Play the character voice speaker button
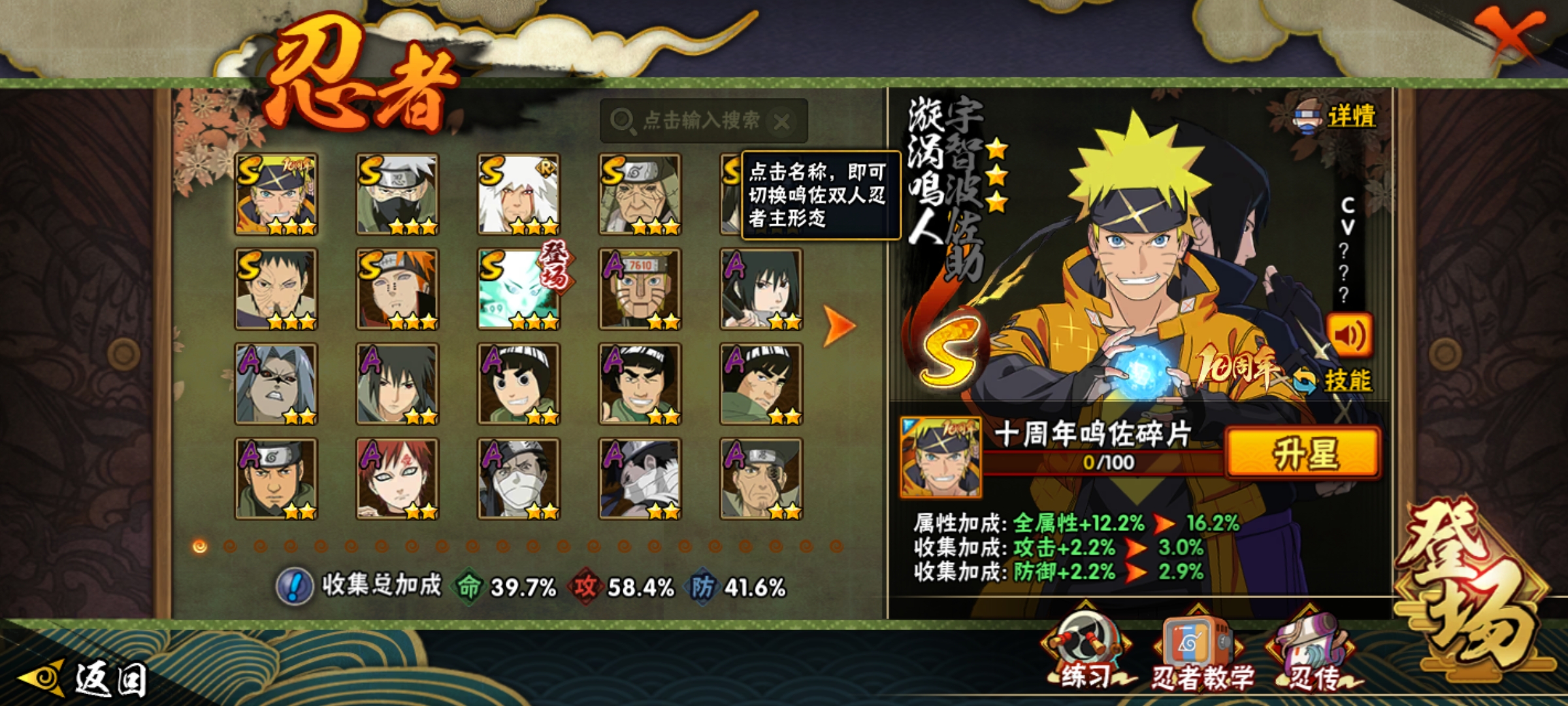 coord(1348,335)
